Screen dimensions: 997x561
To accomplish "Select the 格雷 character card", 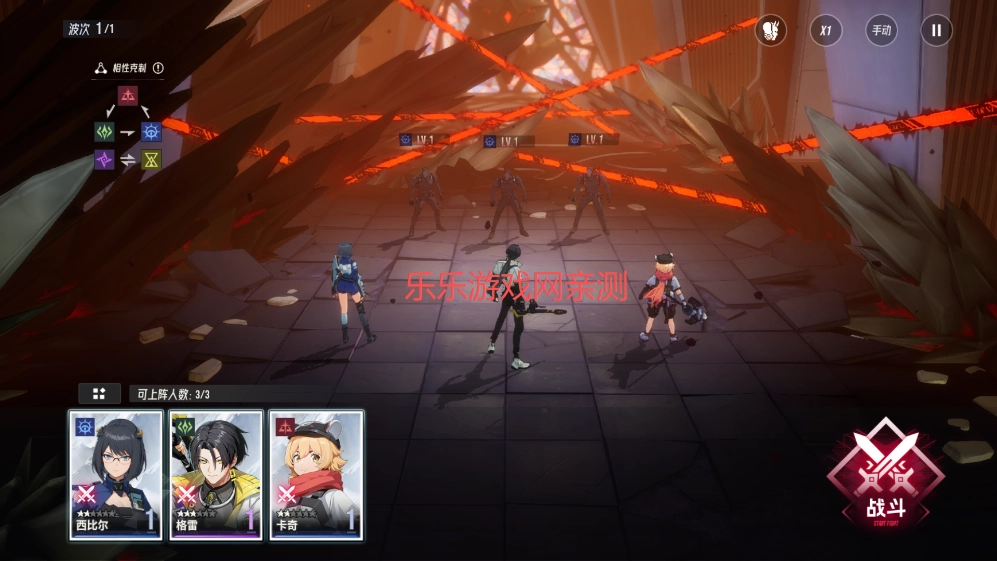I will point(216,474).
